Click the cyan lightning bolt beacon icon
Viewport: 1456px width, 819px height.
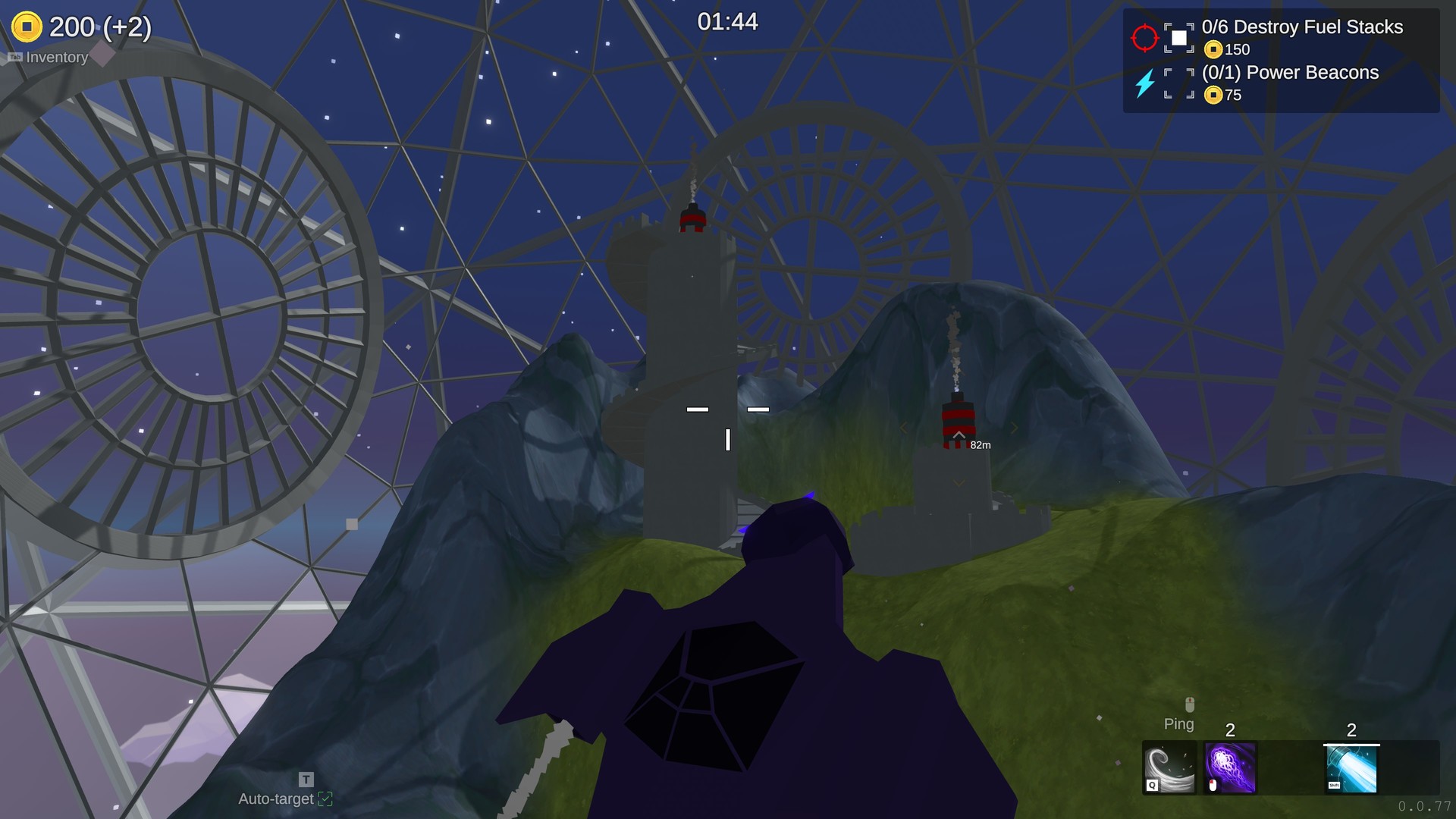tap(1145, 83)
